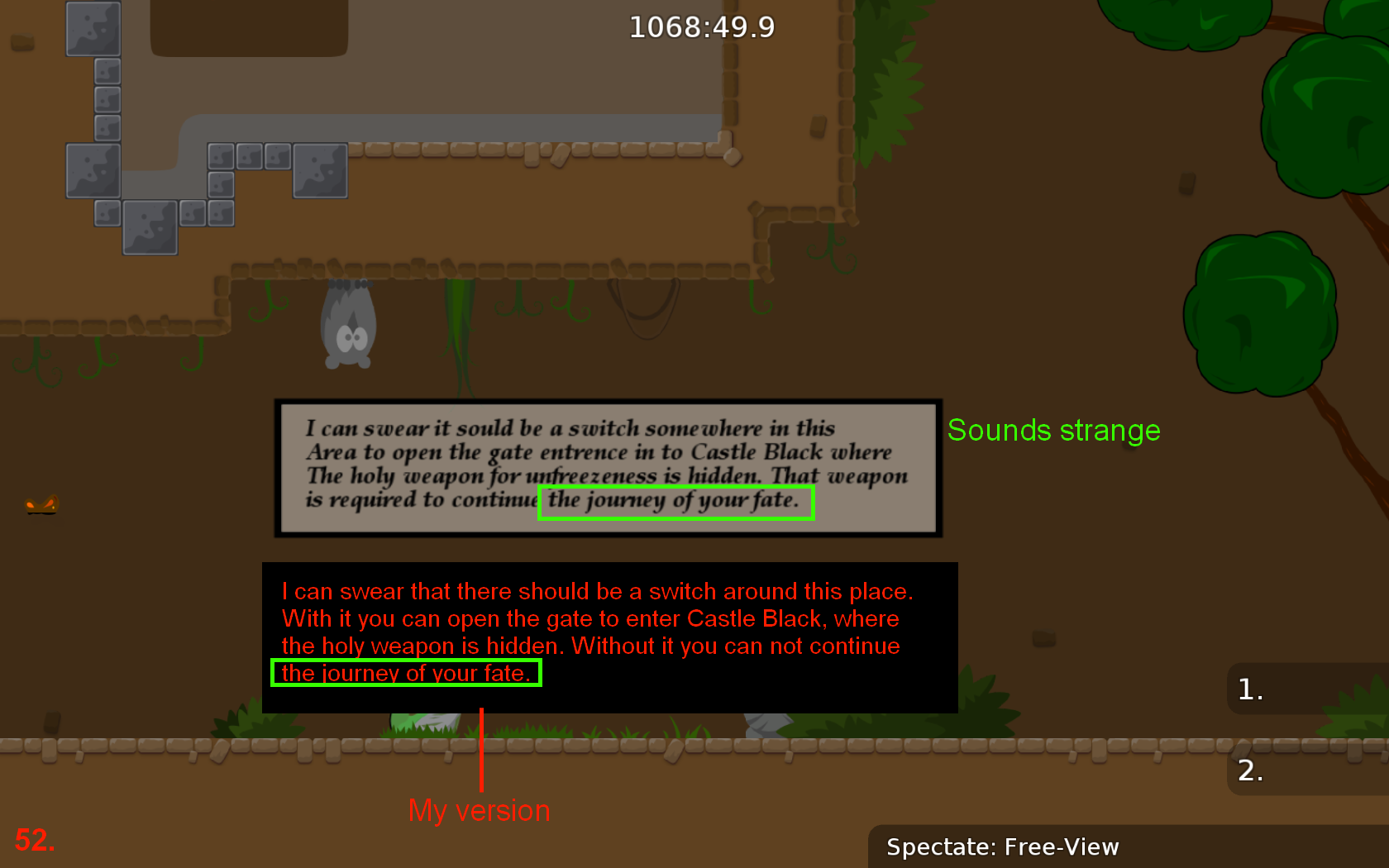Click the '1068:49.9' timer display
This screenshot has width=1389, height=868.
click(x=701, y=26)
